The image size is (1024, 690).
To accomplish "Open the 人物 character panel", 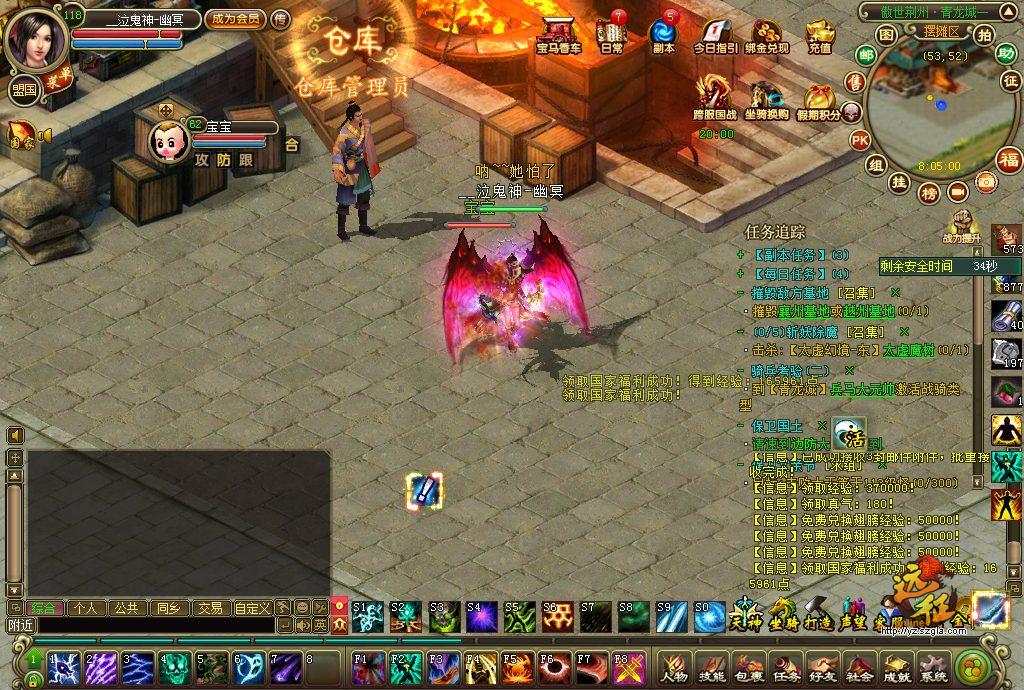I will pos(675,664).
